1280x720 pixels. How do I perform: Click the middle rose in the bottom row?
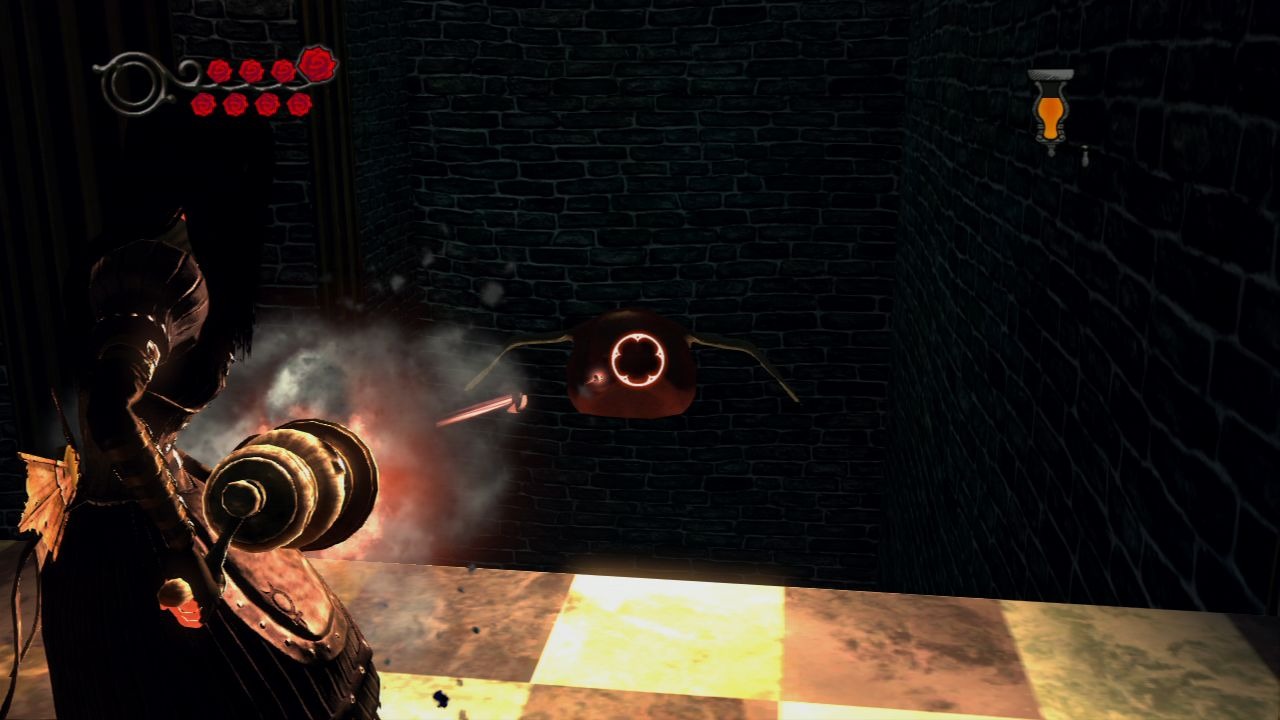click(251, 104)
